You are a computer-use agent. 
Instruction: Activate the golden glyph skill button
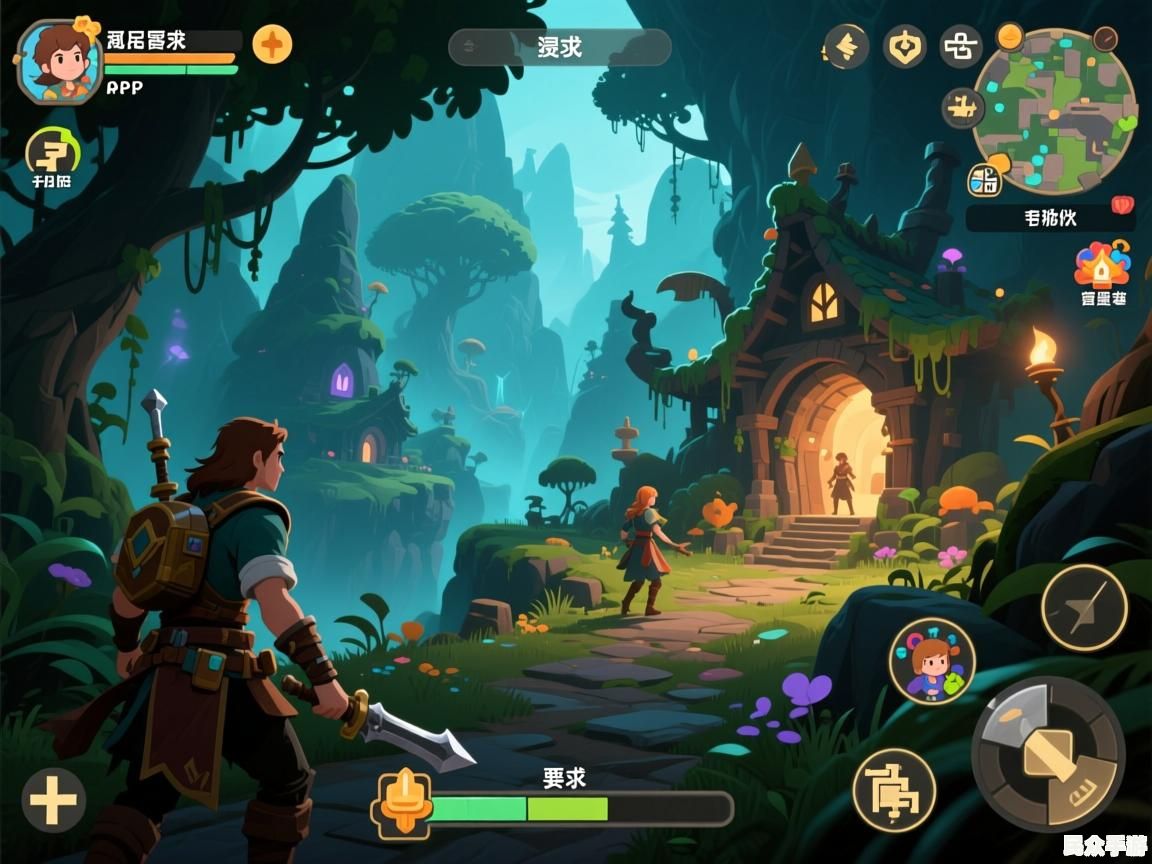pyautogui.click(x=893, y=789)
